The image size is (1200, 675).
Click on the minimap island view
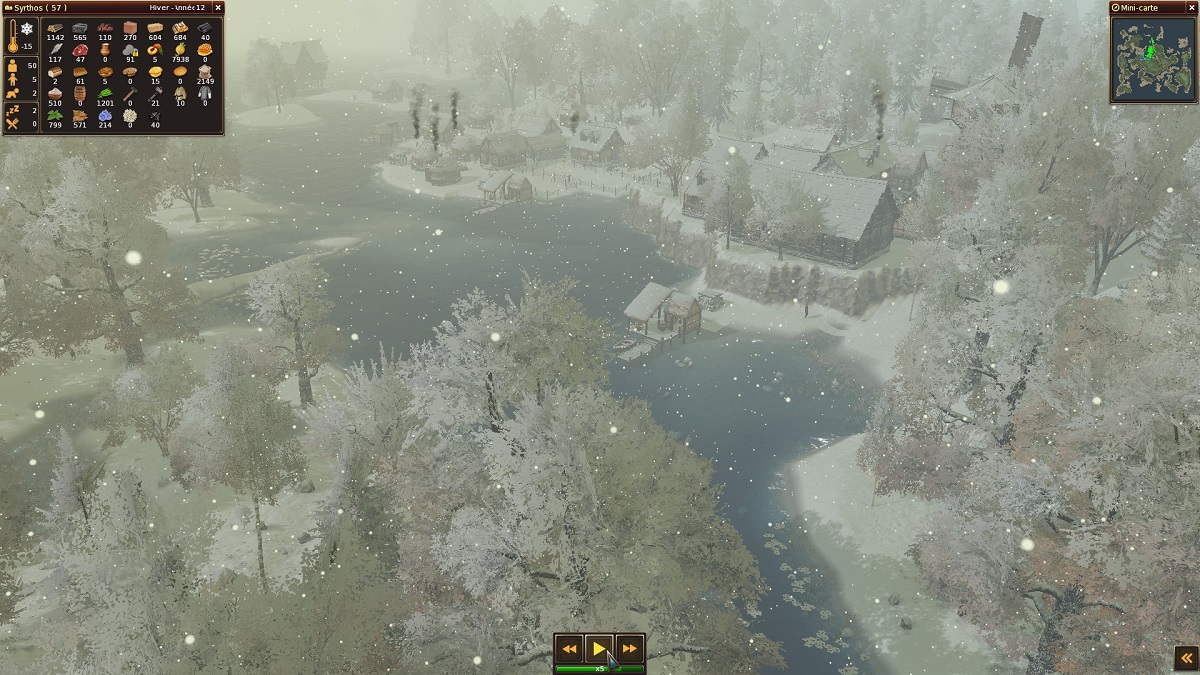1153,59
